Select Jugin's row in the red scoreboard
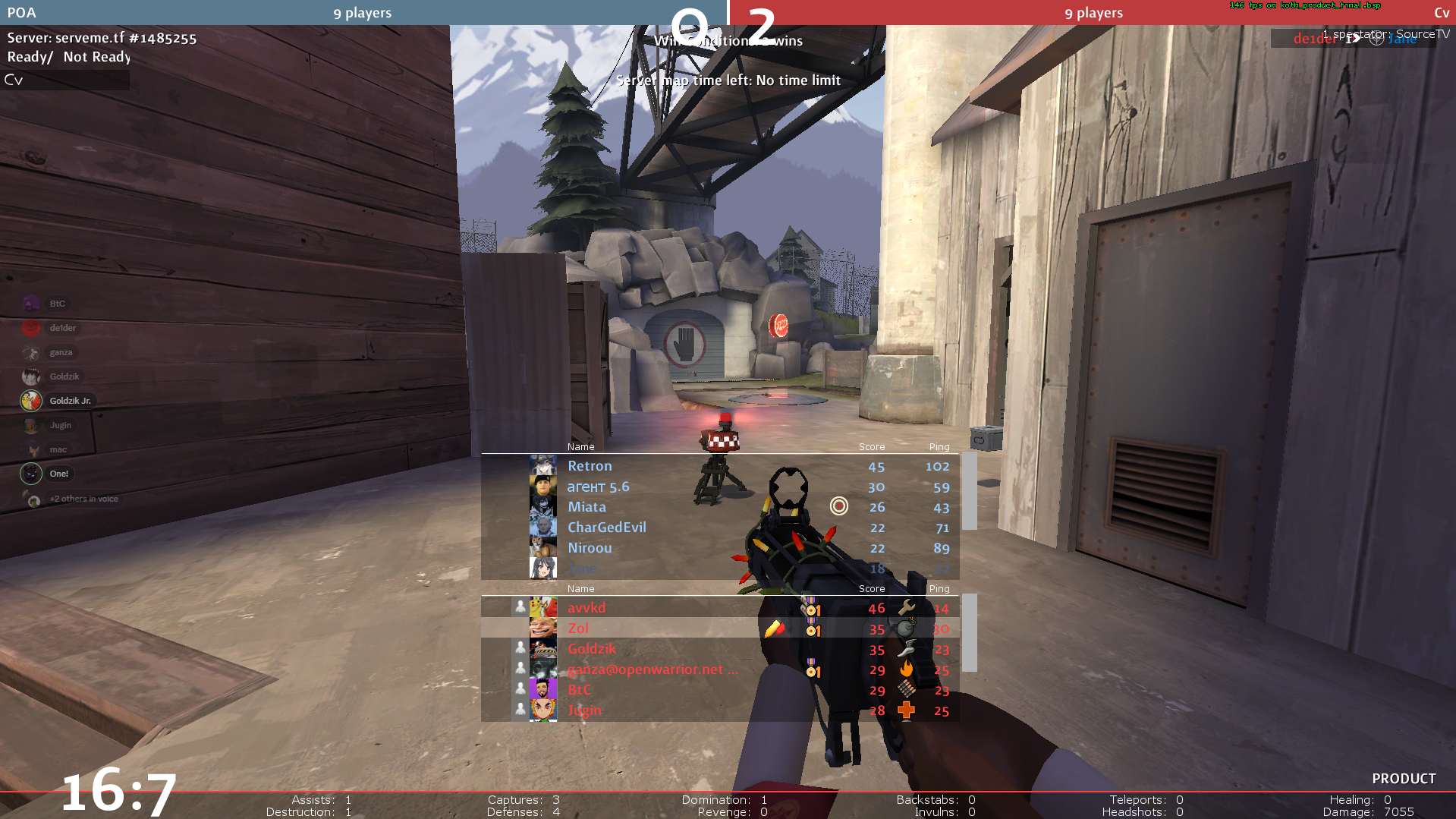This screenshot has width=1456, height=819. [x=584, y=710]
